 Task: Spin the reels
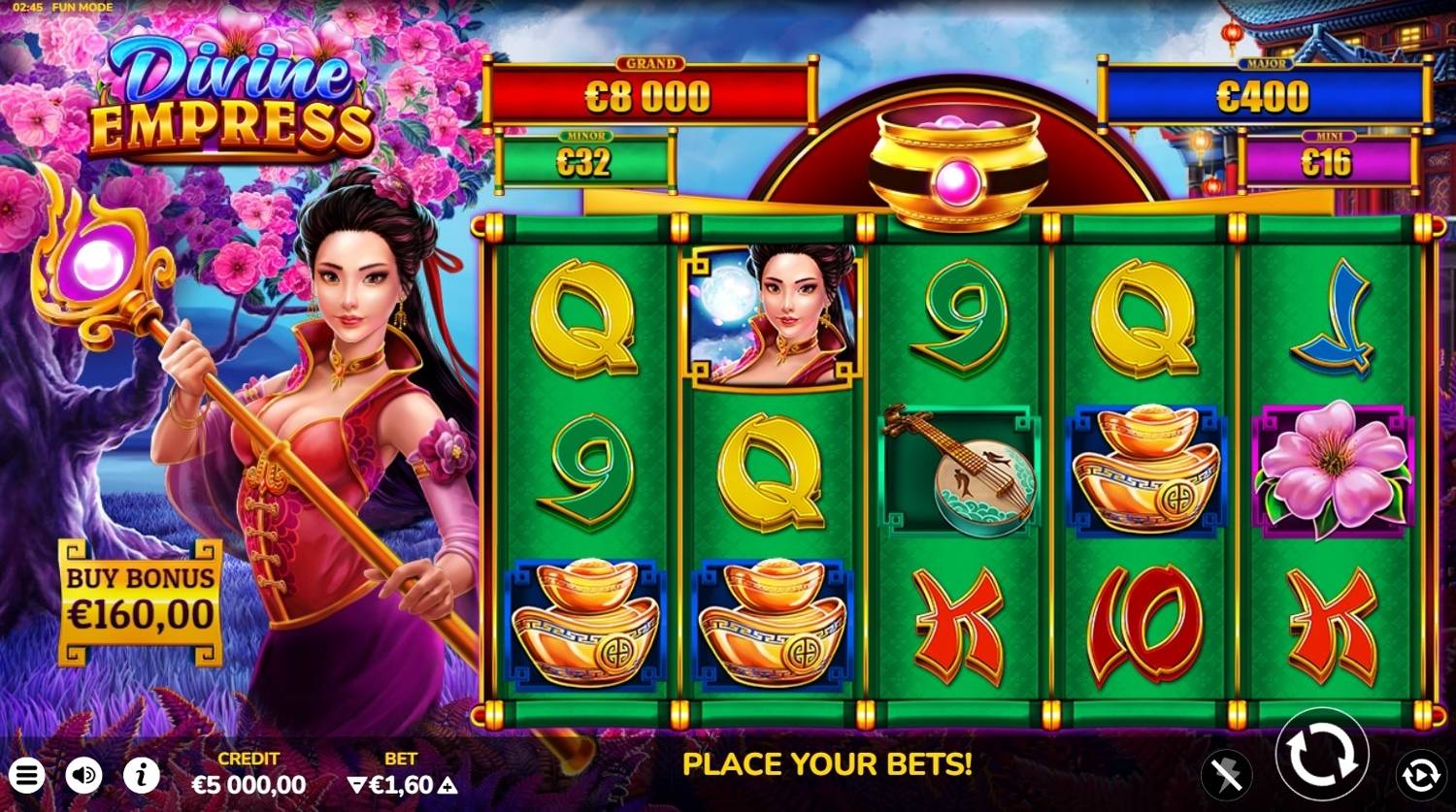(x=1322, y=755)
